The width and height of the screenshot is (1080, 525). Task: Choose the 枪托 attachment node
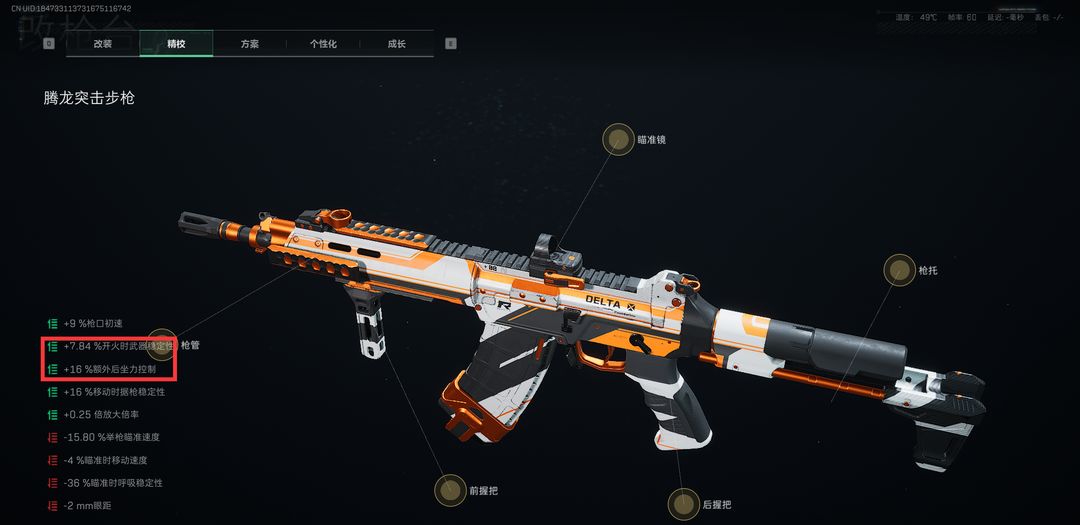(x=899, y=270)
